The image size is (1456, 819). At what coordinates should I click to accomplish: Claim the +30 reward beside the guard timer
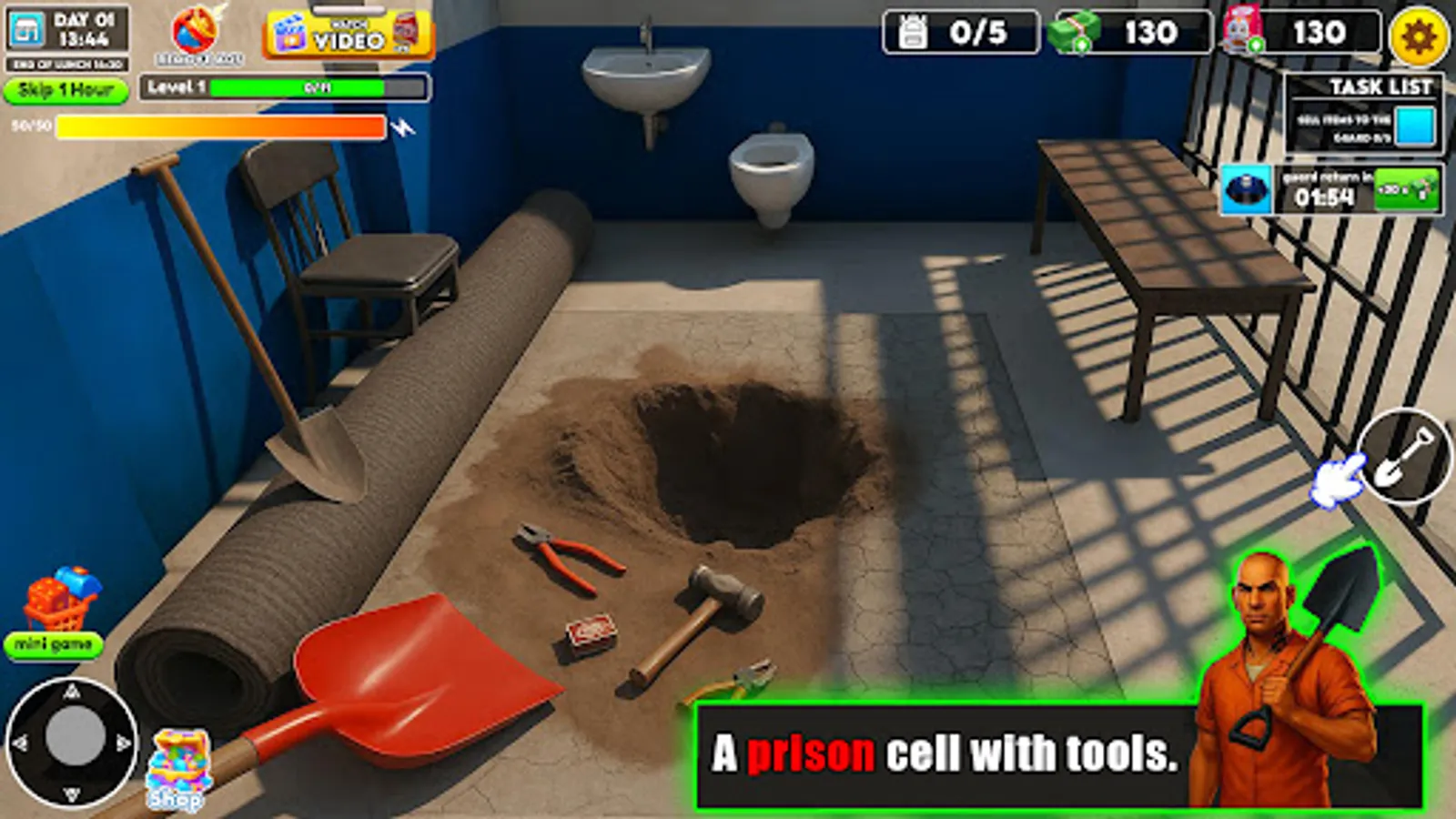coord(1406,188)
